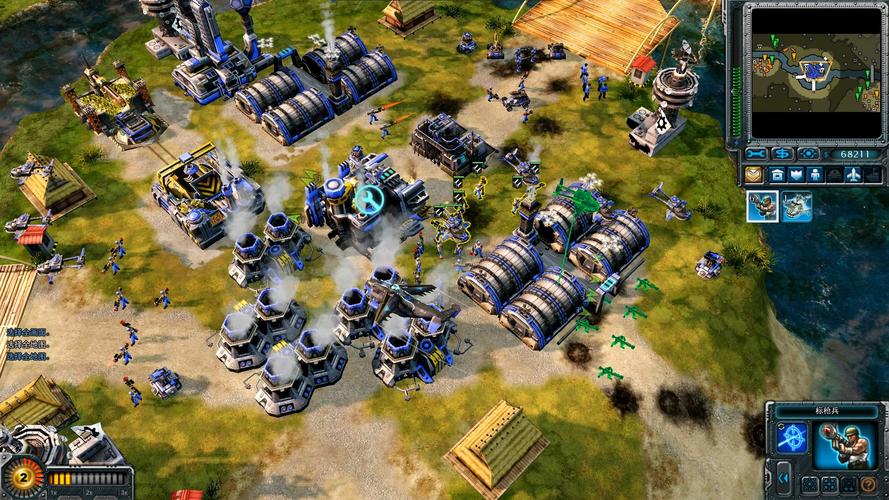Viewport: 889px width, 500px height.
Task: Switch to the aircraft build tab
Action: [x=852, y=175]
